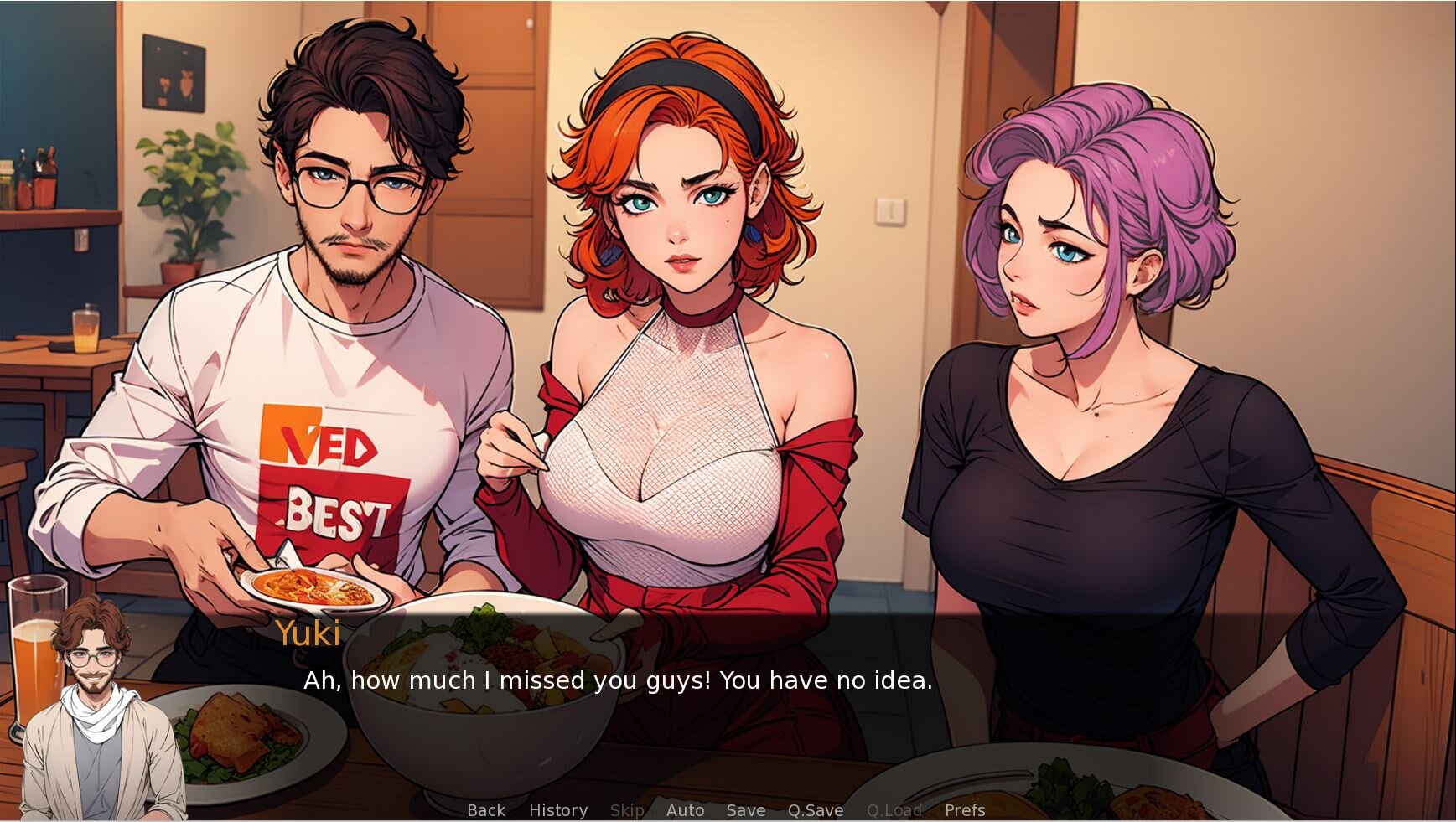Image resolution: width=1456 pixels, height=822 pixels.
Task: Enable Auto advance mode
Action: pyautogui.click(x=685, y=810)
